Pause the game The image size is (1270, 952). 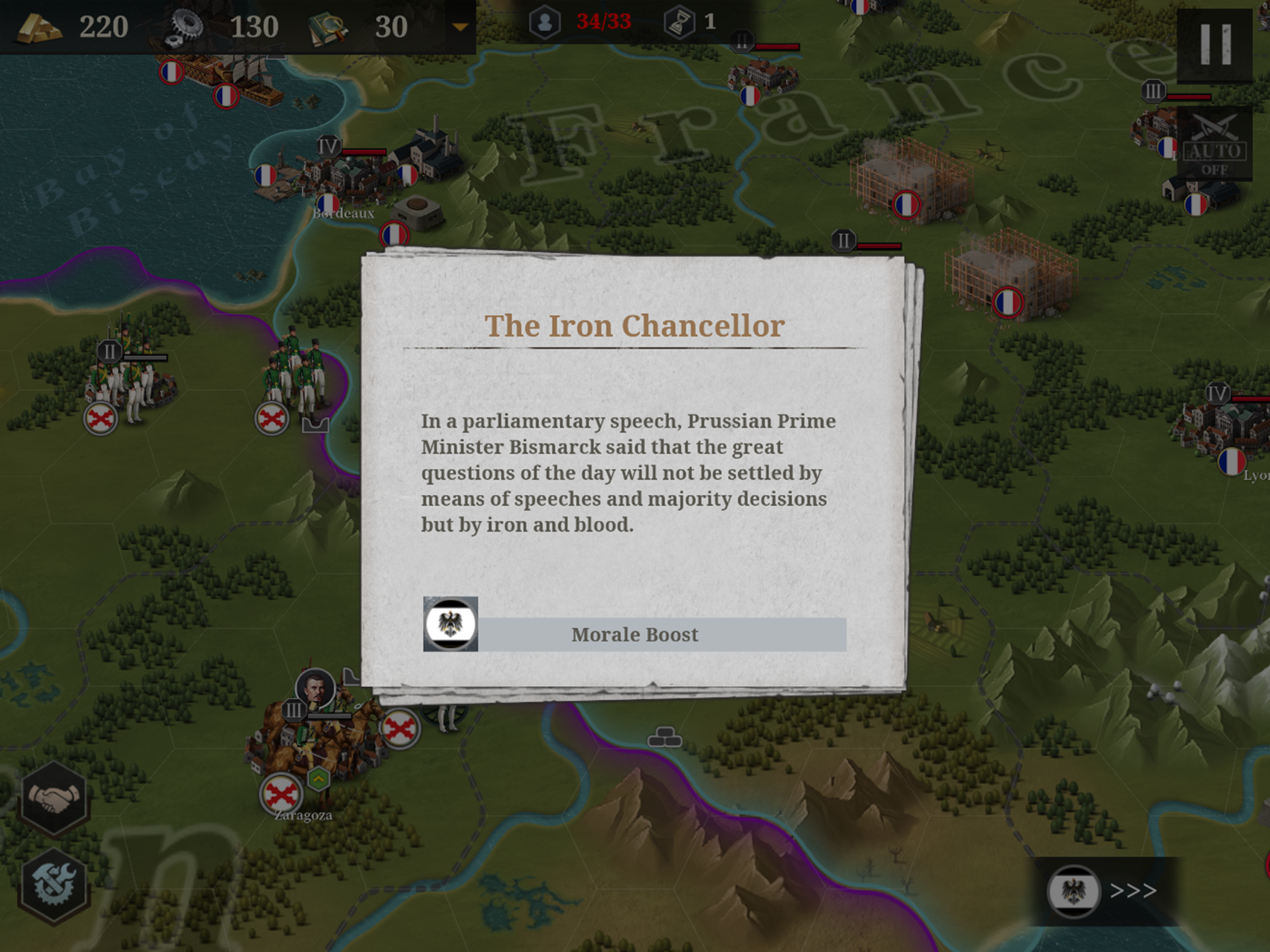tap(1215, 45)
